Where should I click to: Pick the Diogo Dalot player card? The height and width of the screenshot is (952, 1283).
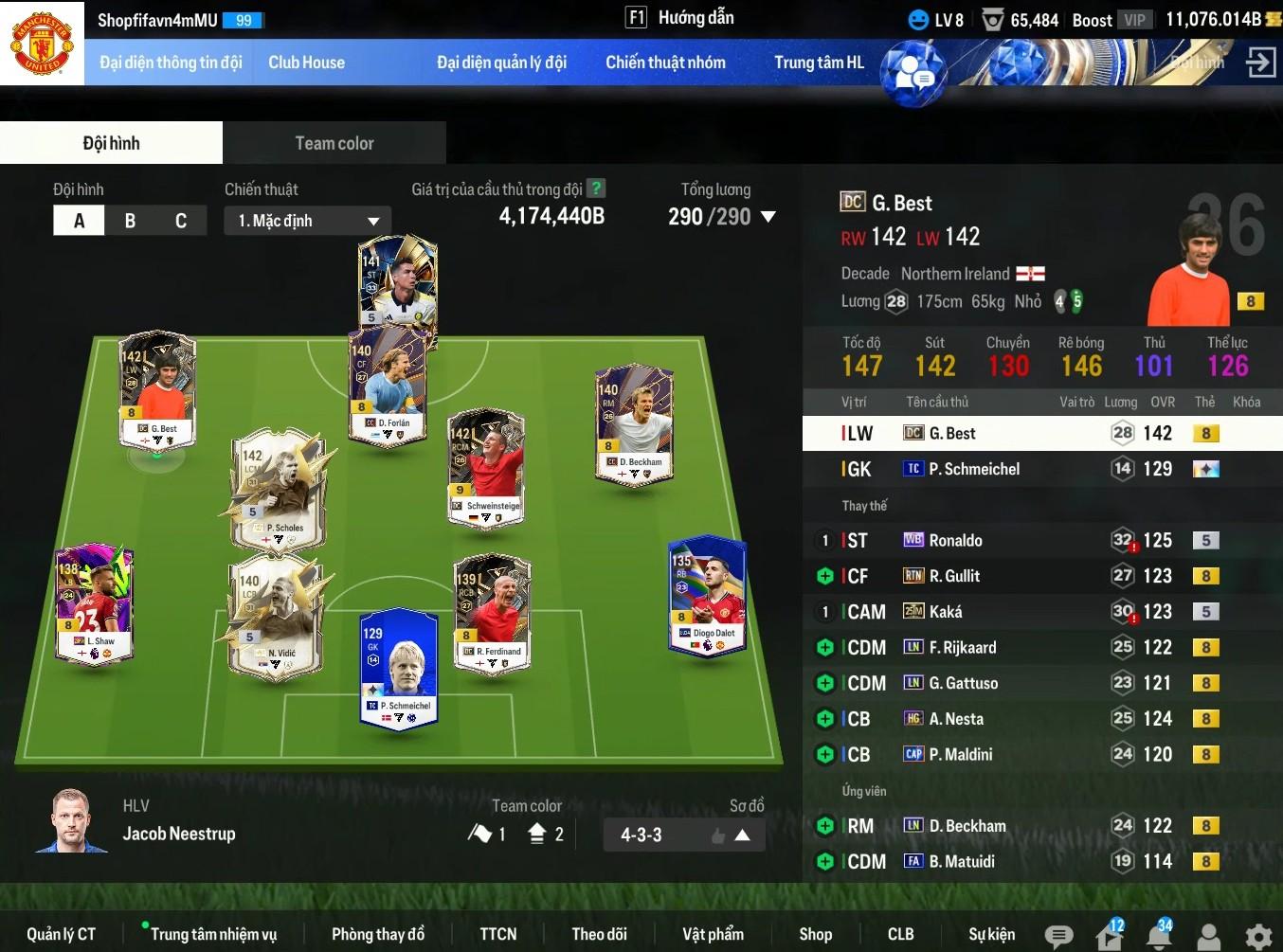707,596
